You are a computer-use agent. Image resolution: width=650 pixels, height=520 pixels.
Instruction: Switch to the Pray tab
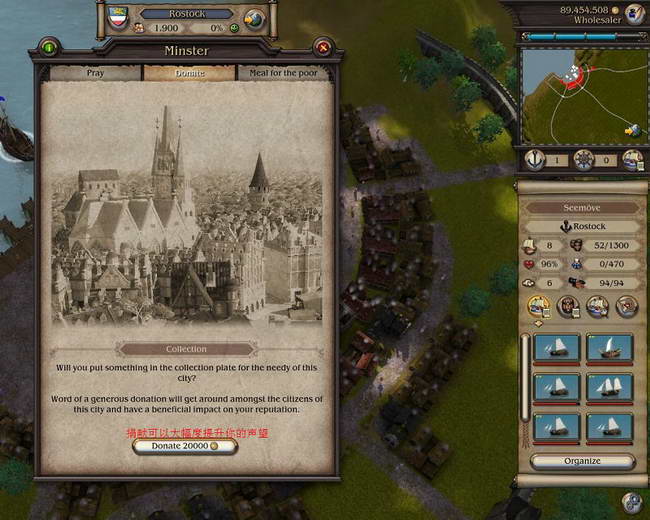point(95,73)
